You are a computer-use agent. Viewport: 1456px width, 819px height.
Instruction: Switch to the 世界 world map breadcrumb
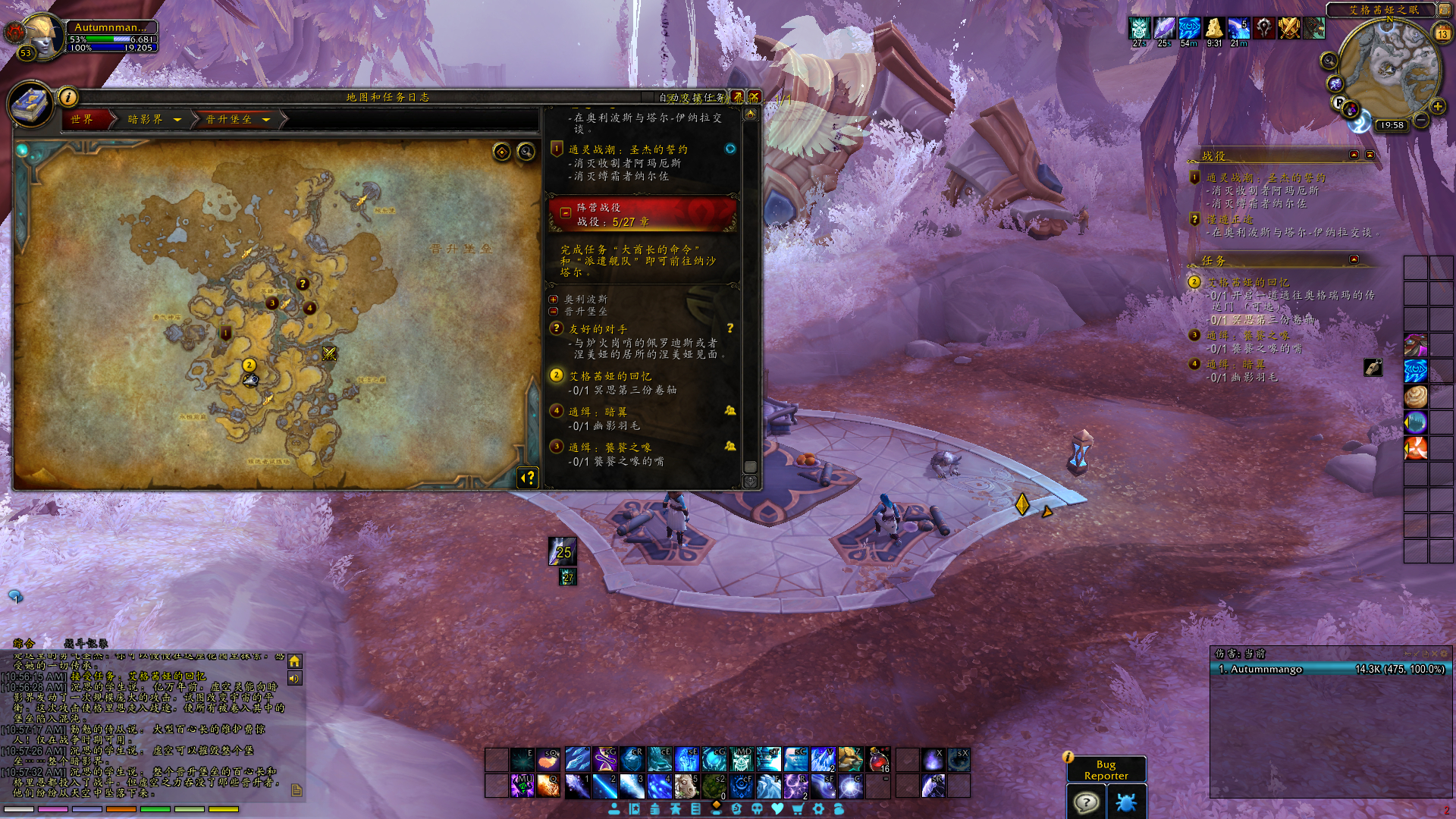pyautogui.click(x=82, y=119)
